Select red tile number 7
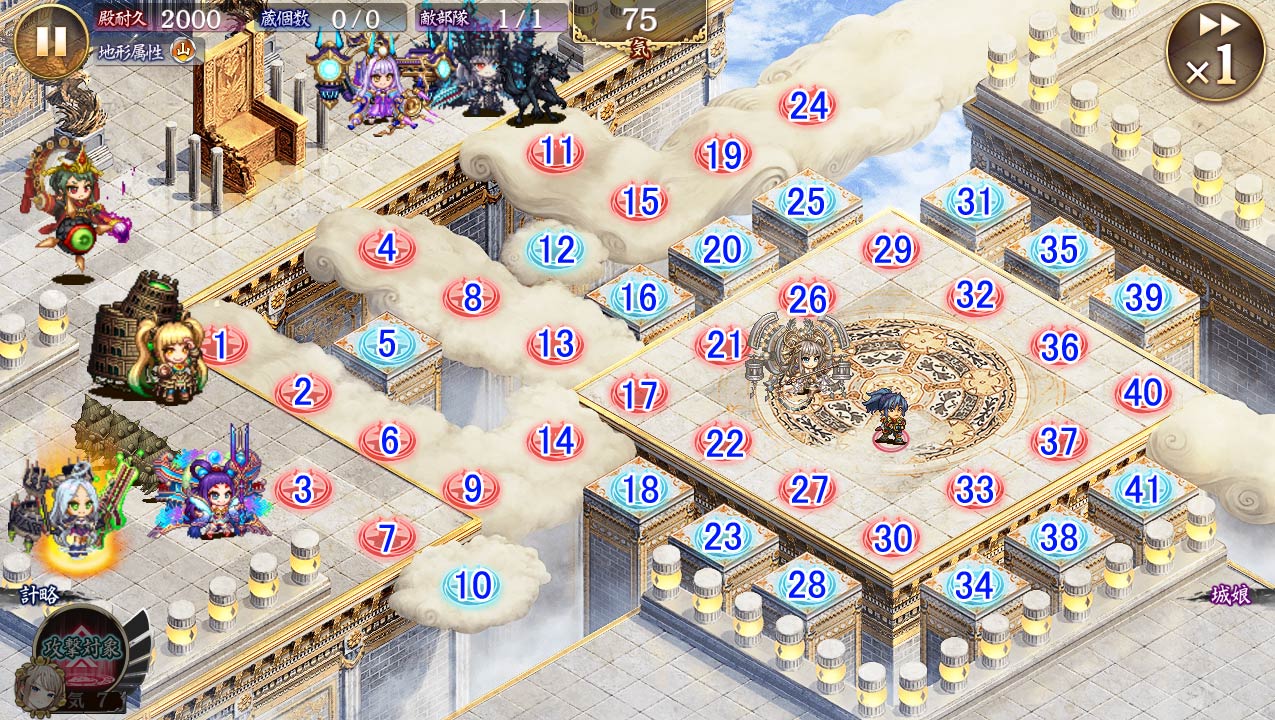Screen dimensions: 1275x720 tap(388, 537)
